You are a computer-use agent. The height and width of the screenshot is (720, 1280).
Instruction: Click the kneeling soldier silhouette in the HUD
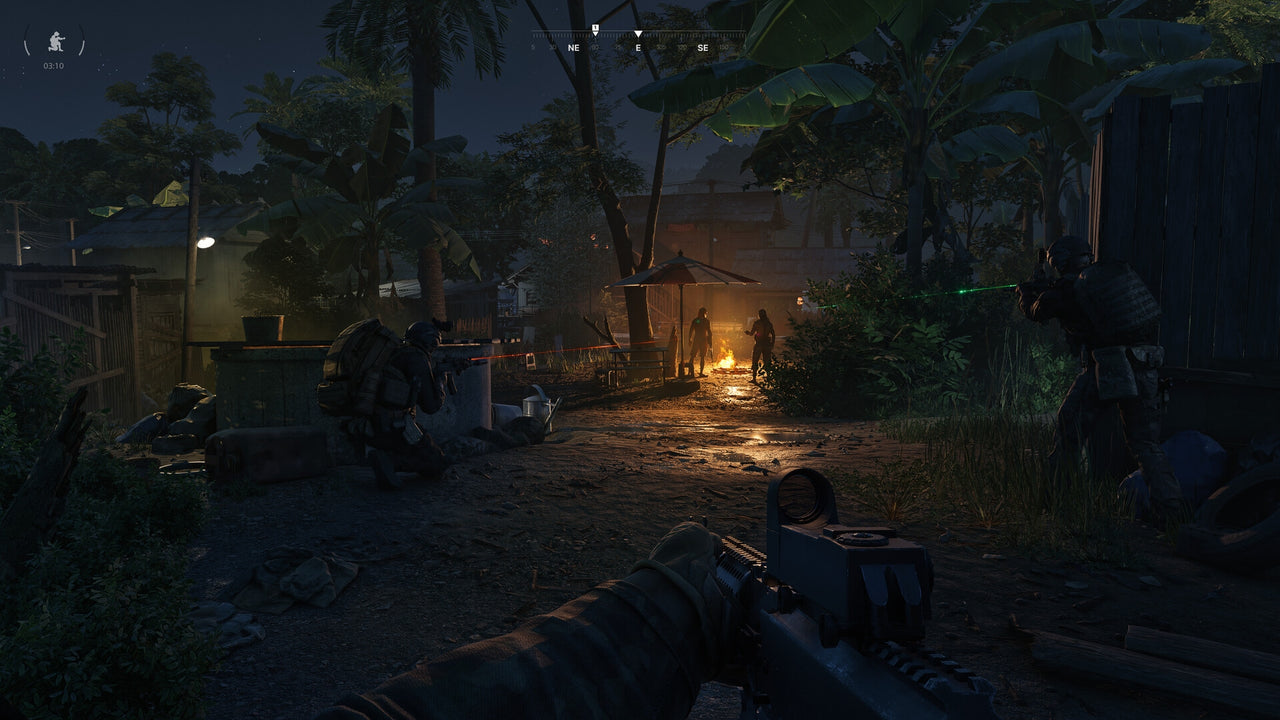pos(55,41)
